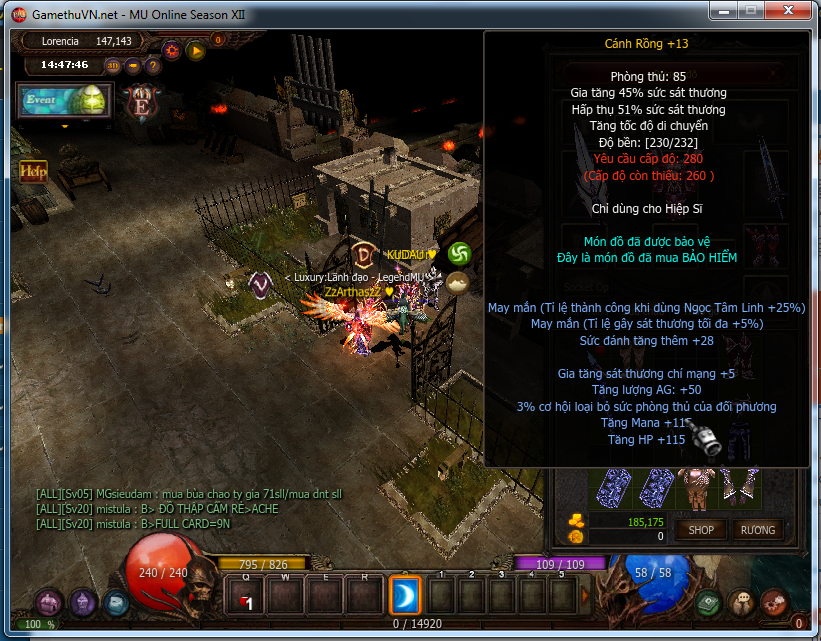Image resolution: width=821 pixels, height=641 pixels.
Task: Open the Help book icon
Action: tap(33, 171)
